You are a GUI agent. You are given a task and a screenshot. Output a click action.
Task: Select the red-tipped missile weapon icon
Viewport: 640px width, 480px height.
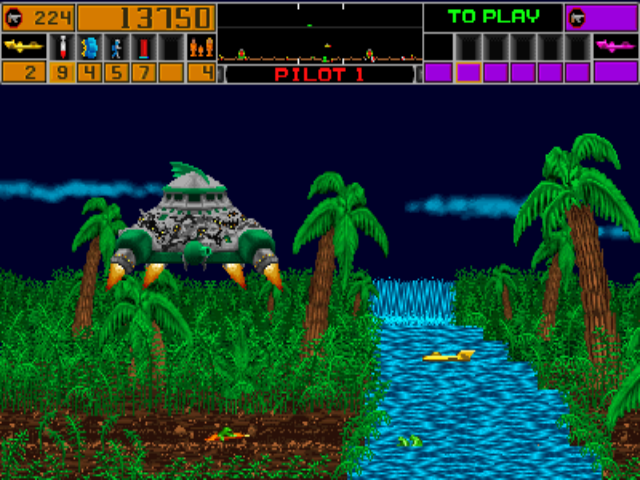coord(62,47)
